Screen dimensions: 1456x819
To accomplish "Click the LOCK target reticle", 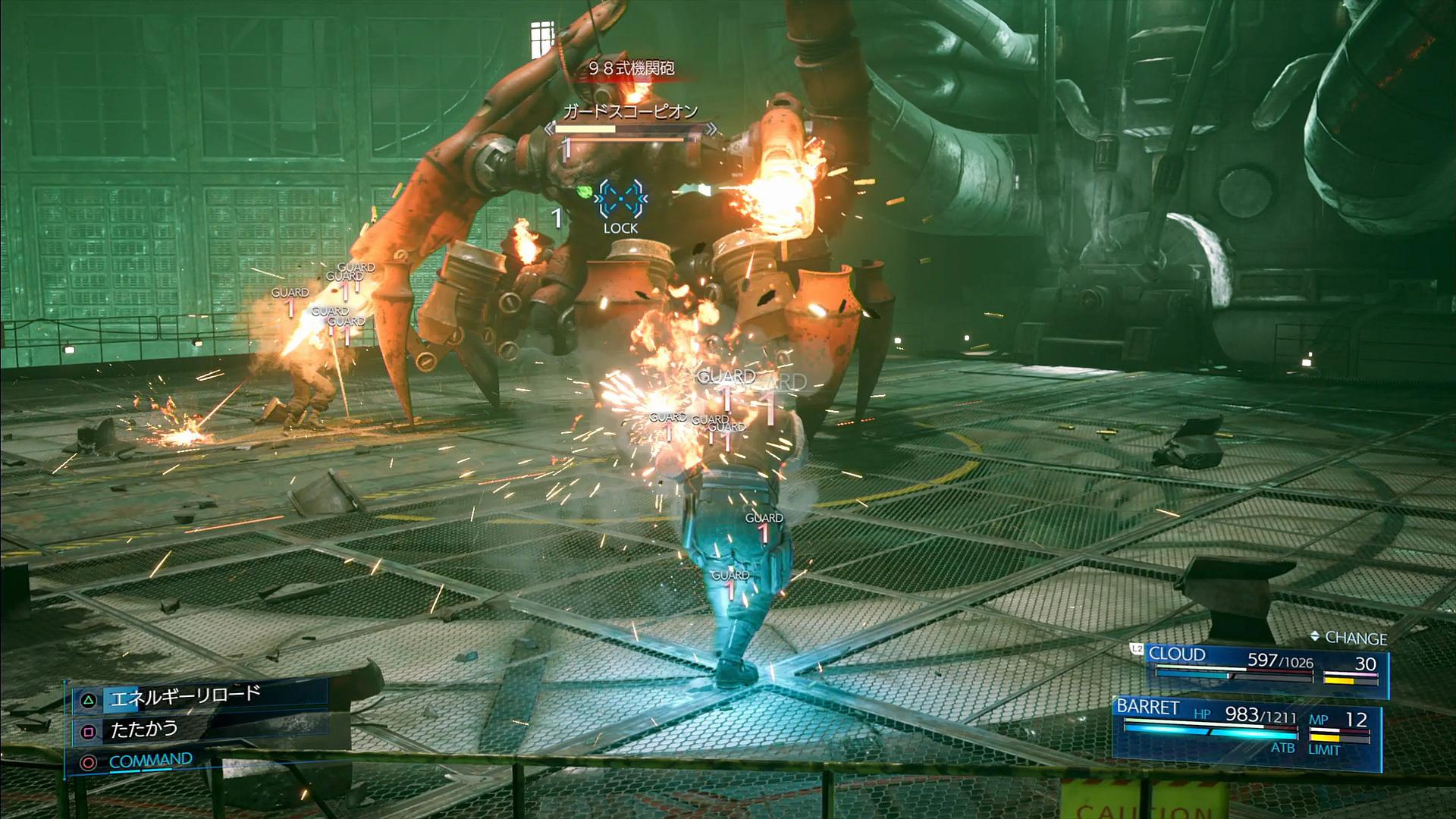I will [x=620, y=199].
